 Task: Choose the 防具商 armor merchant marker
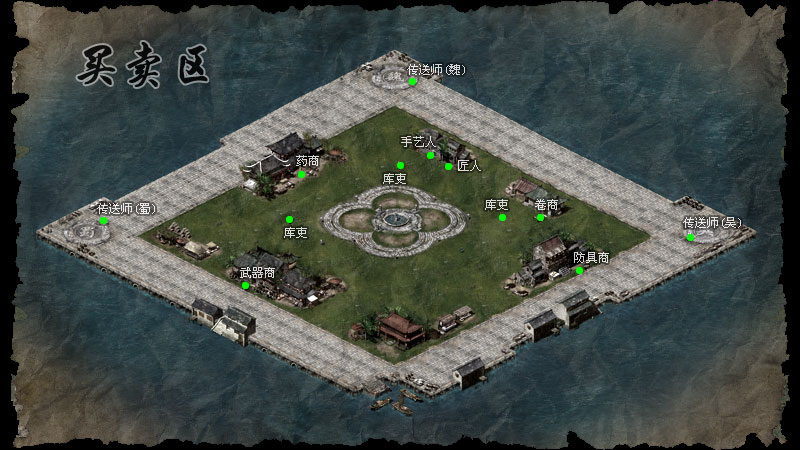[579, 270]
